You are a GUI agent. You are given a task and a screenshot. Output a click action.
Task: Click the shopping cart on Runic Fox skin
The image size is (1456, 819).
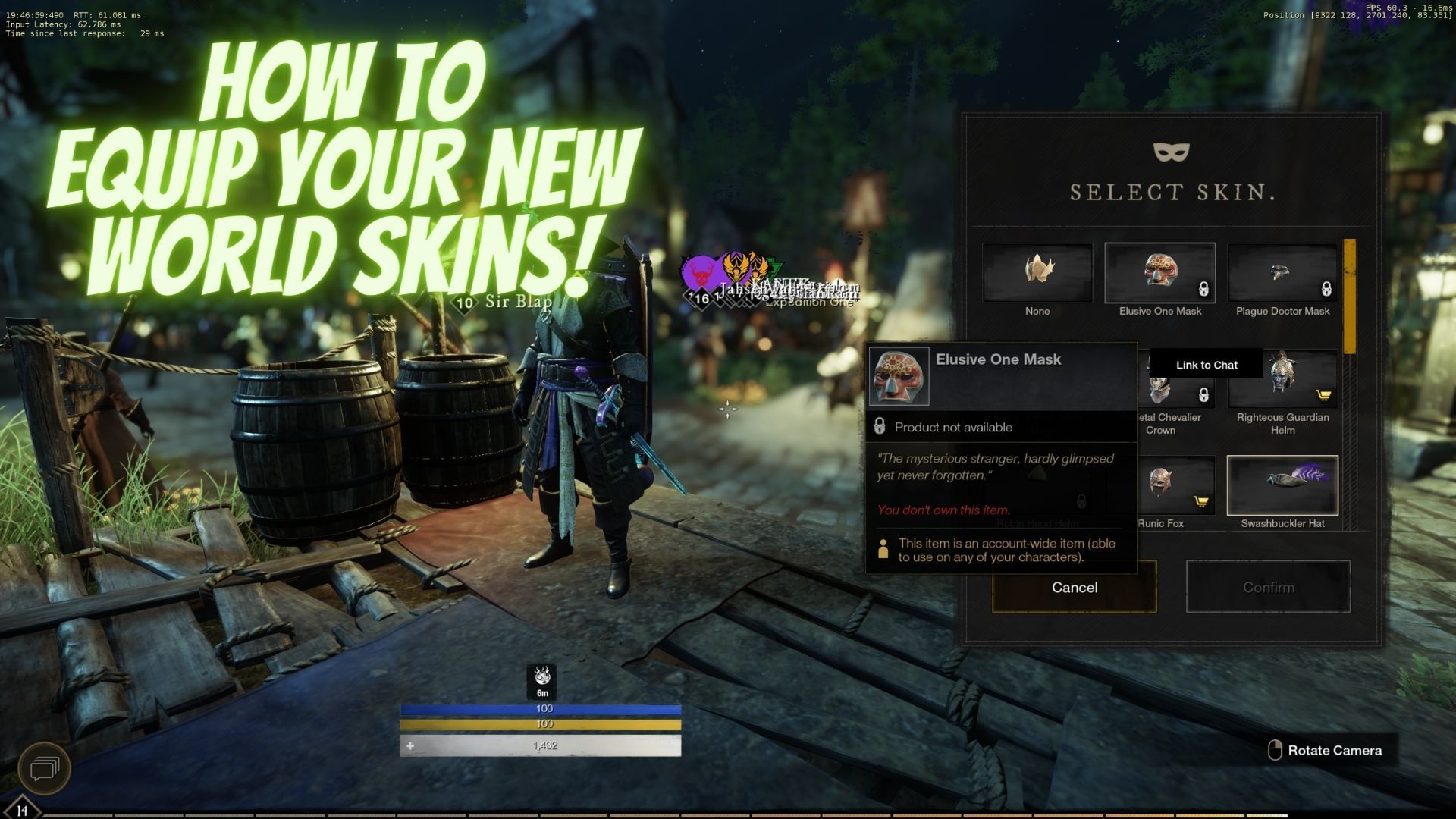1203,501
